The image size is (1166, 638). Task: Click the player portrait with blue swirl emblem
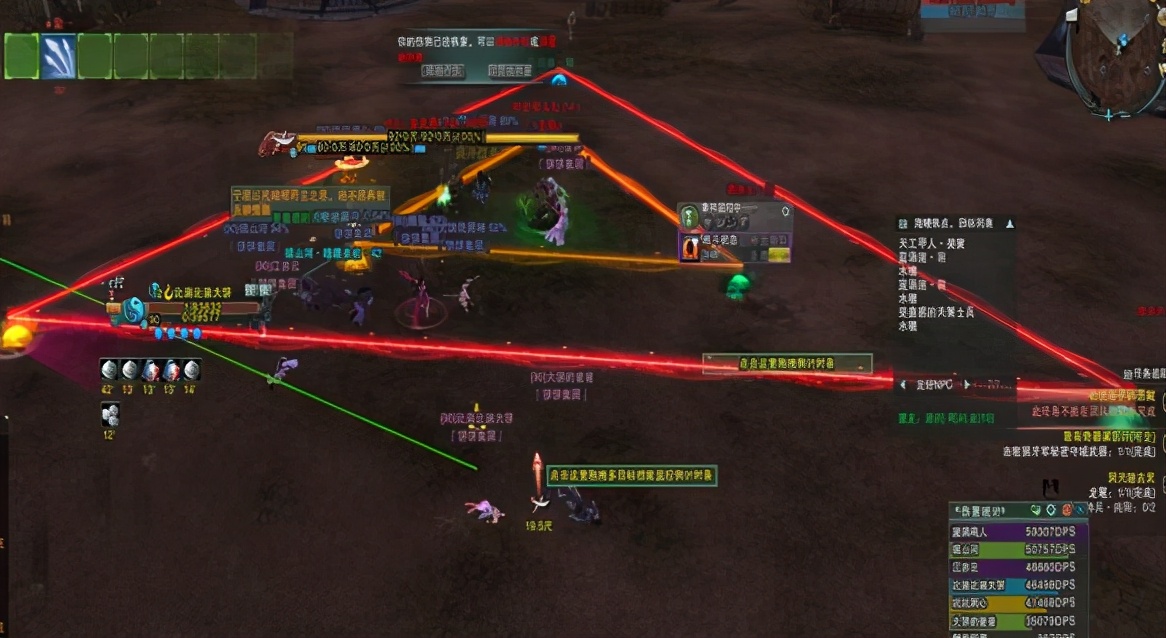coord(135,311)
